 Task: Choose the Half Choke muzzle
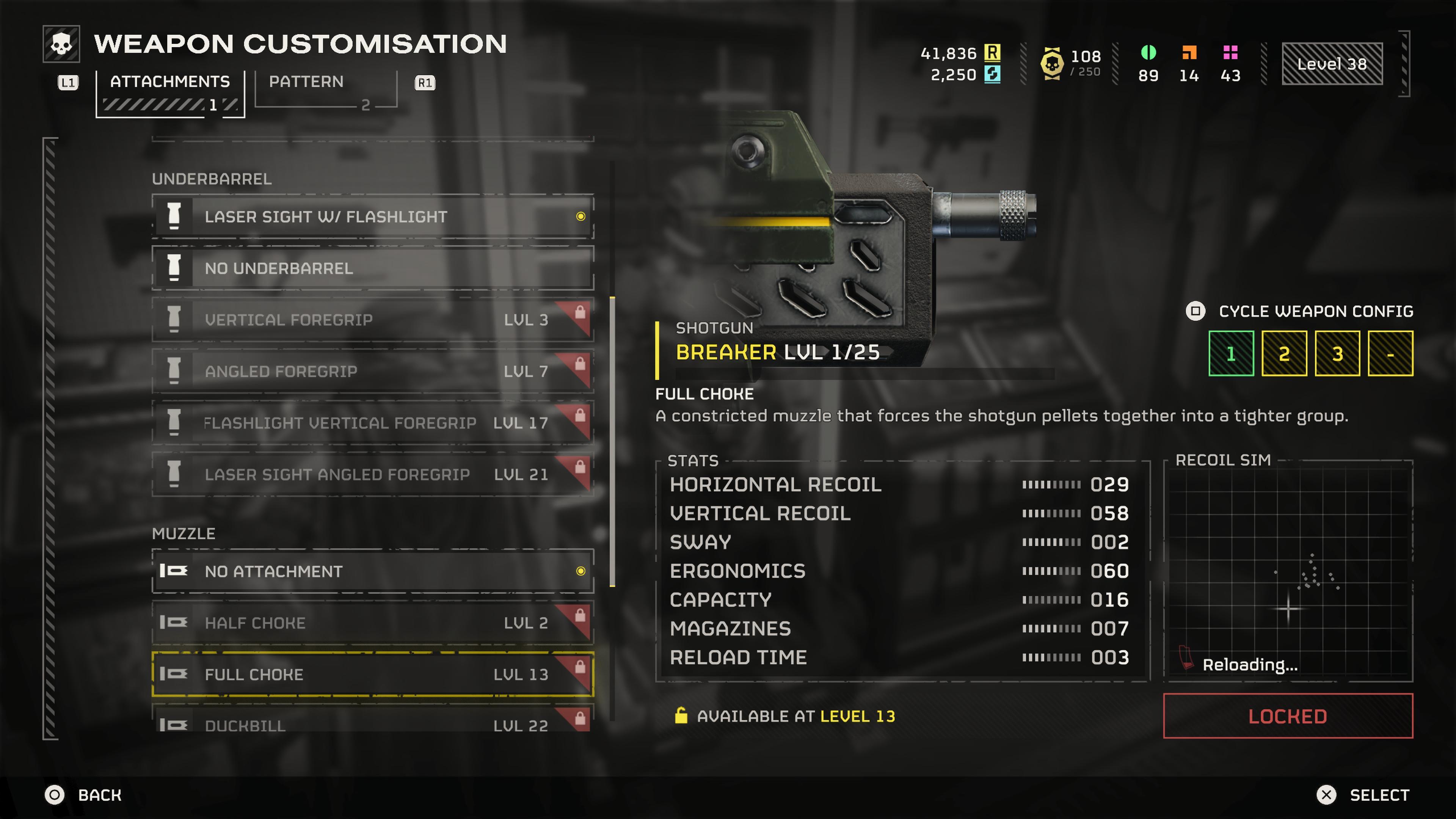pos(372,623)
